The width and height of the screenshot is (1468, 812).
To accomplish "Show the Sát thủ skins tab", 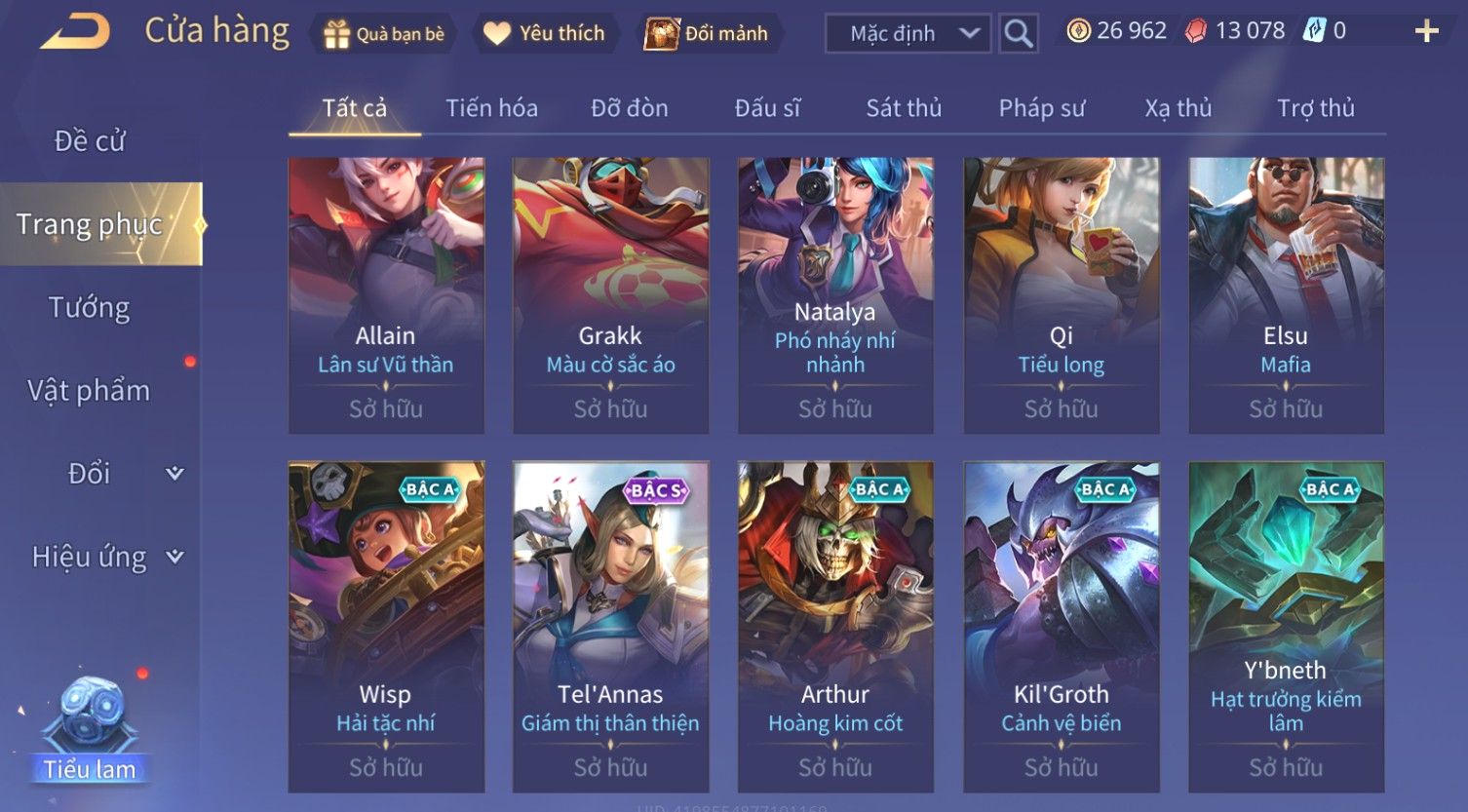I will (x=904, y=108).
